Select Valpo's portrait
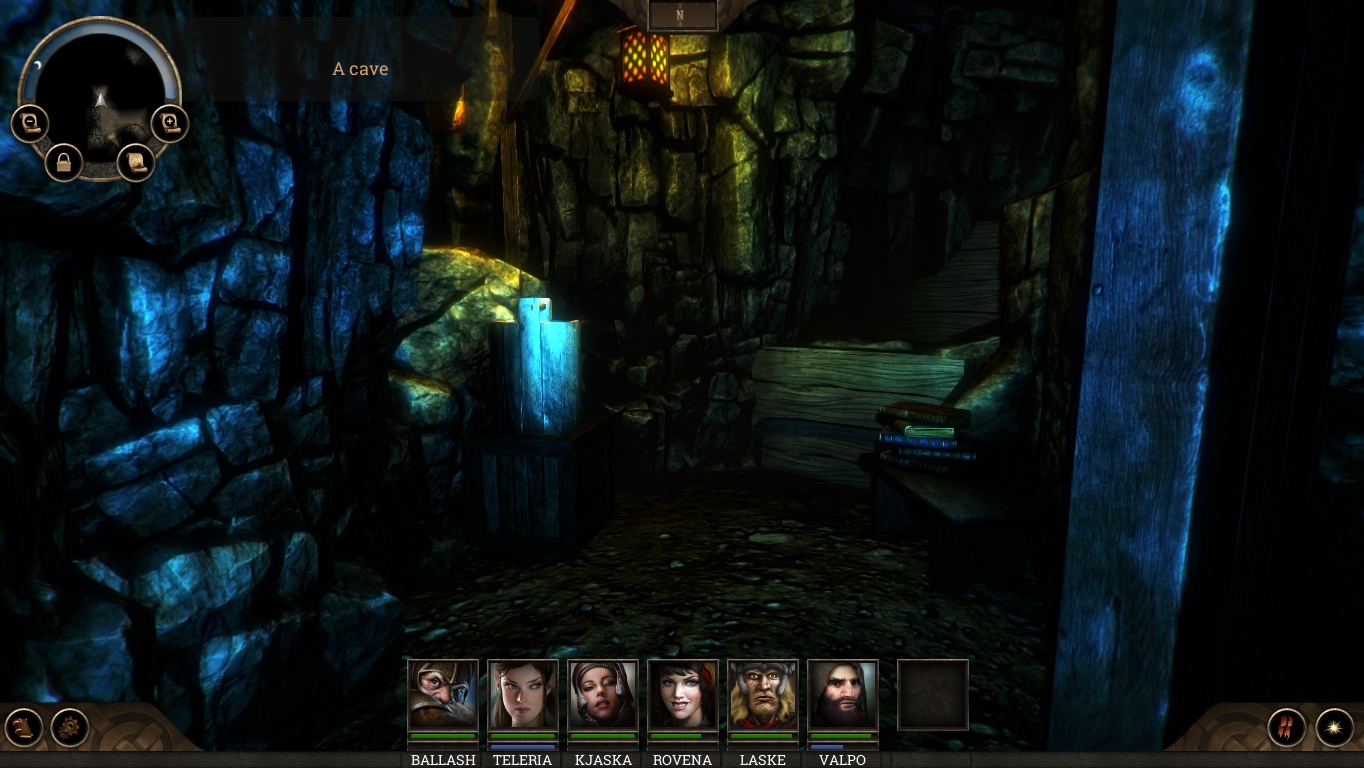1364x768 pixels. pyautogui.click(x=843, y=694)
